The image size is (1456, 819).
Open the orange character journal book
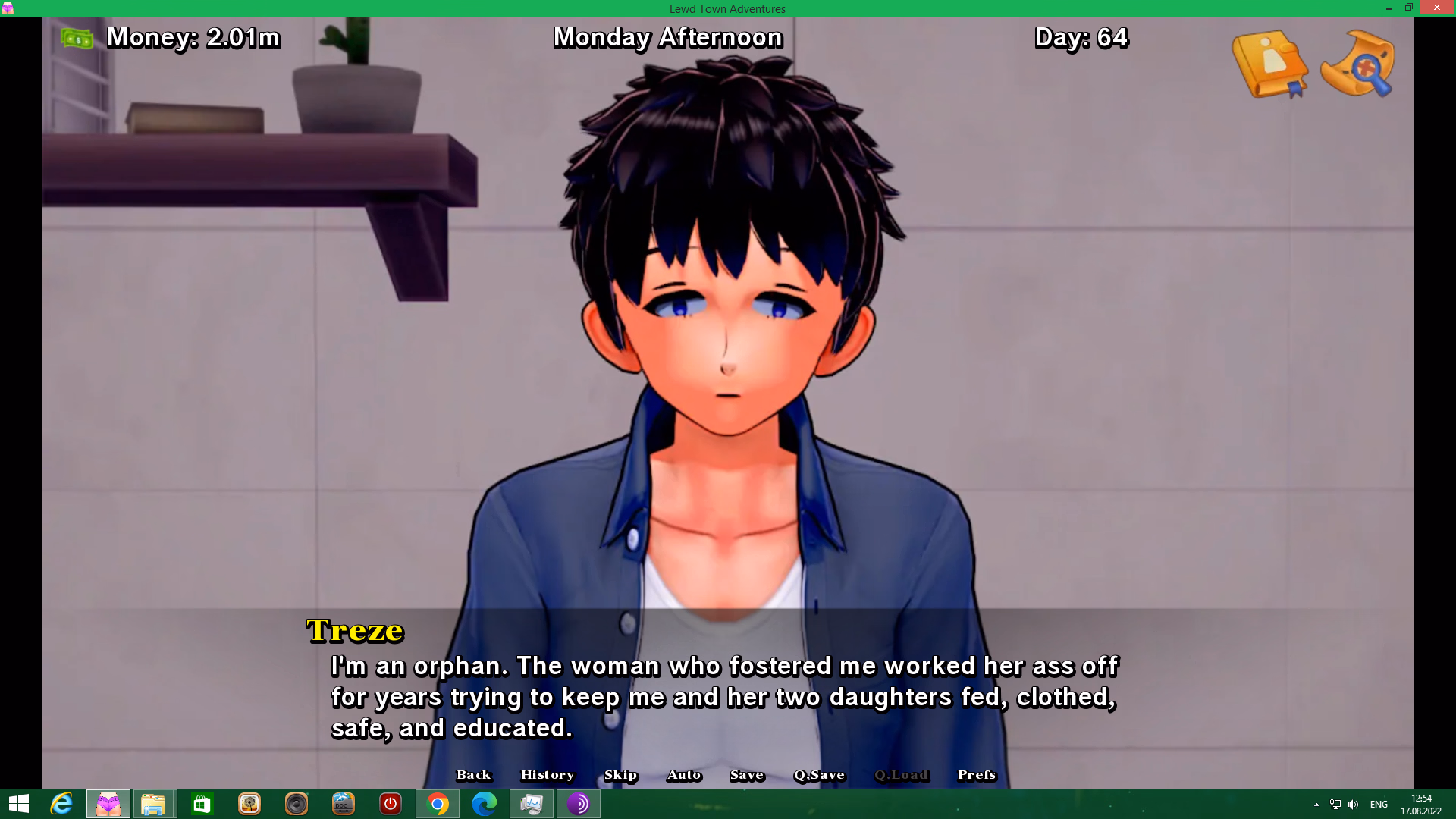(1270, 64)
